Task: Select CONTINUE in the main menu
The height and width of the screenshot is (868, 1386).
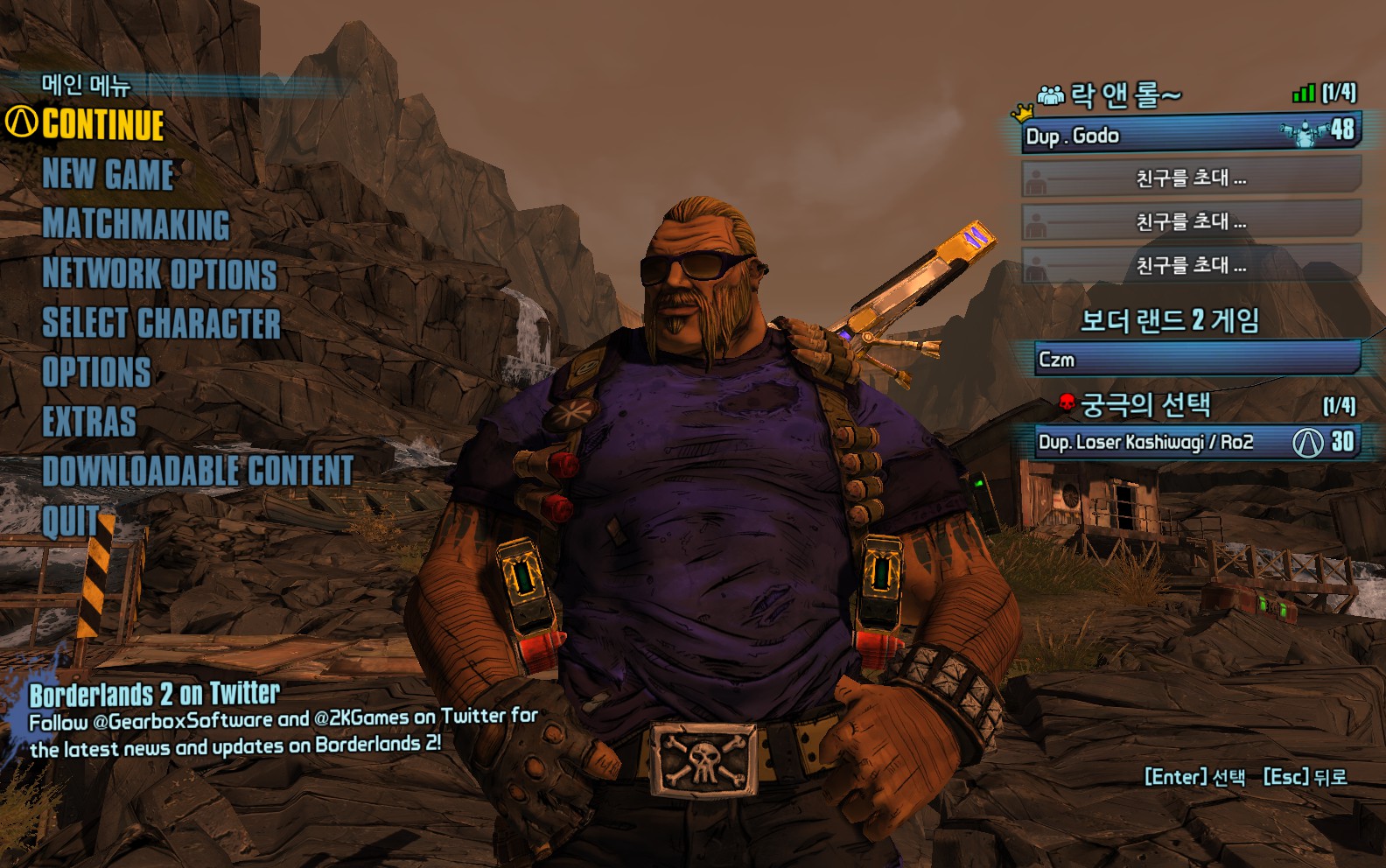Action: [102, 124]
